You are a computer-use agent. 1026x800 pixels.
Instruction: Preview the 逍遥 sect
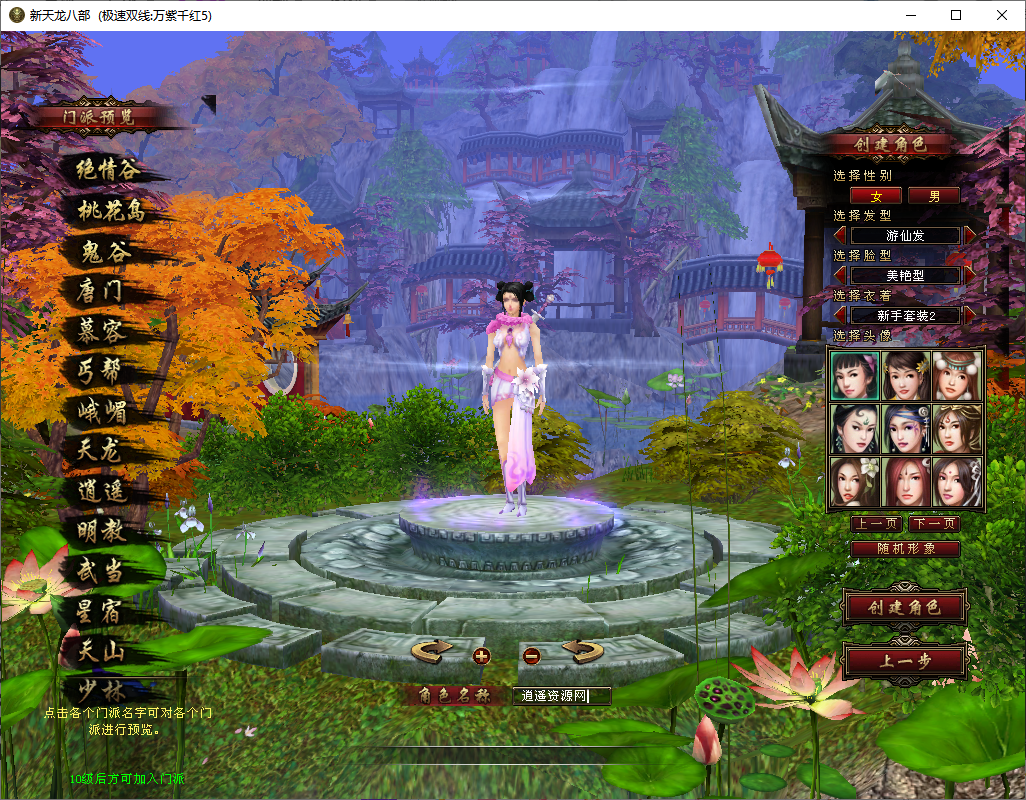click(100, 491)
